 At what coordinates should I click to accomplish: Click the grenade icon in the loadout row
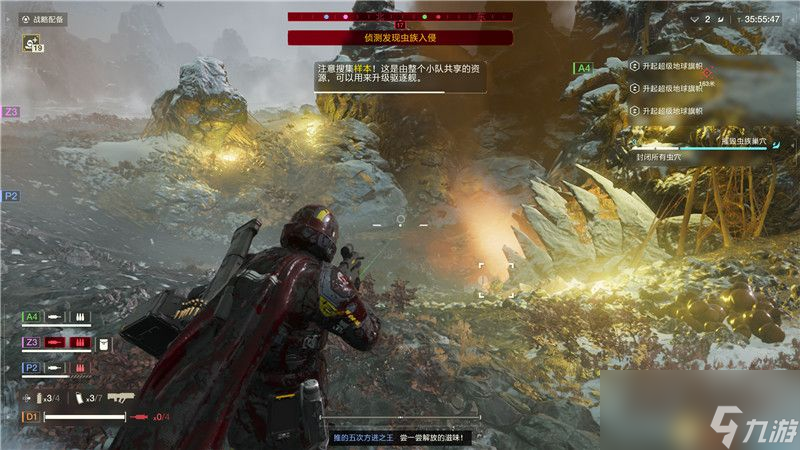[x=39, y=398]
